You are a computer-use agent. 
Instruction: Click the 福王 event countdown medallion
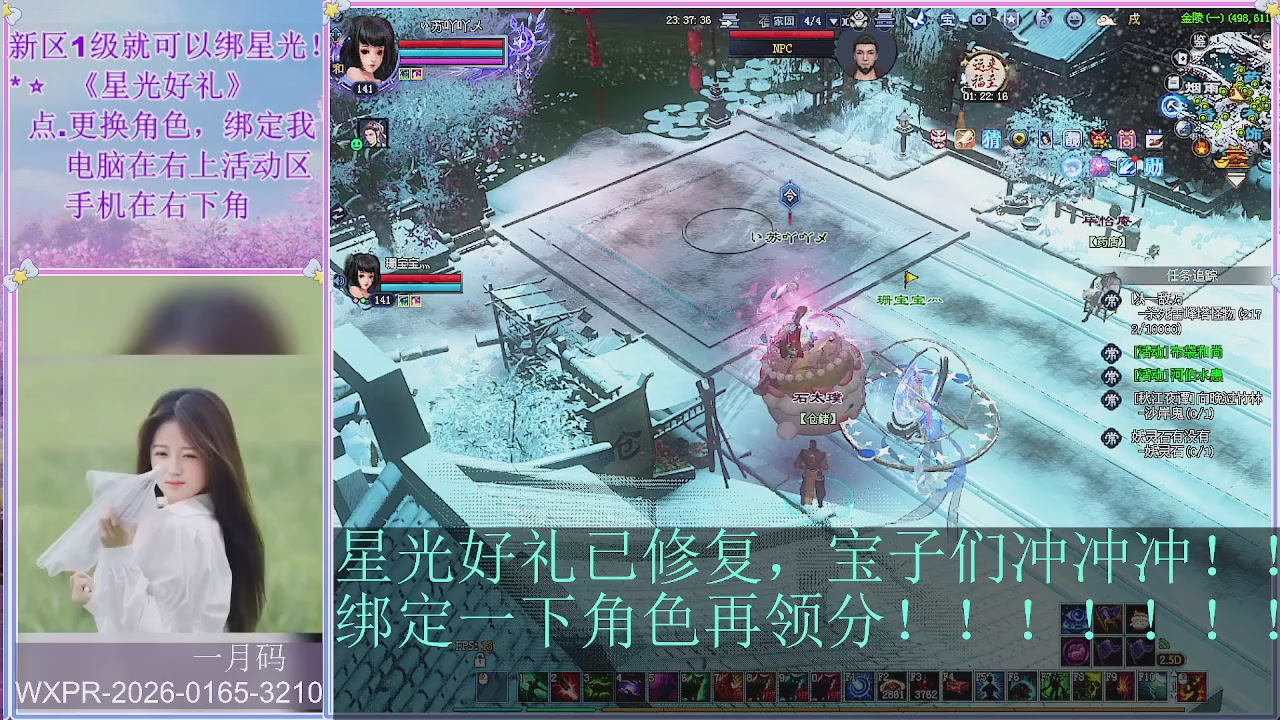coord(984,71)
